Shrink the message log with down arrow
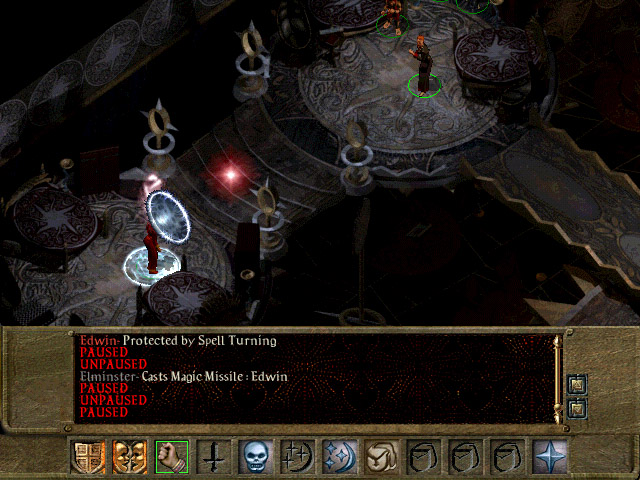The width and height of the screenshot is (640, 480). point(577,408)
